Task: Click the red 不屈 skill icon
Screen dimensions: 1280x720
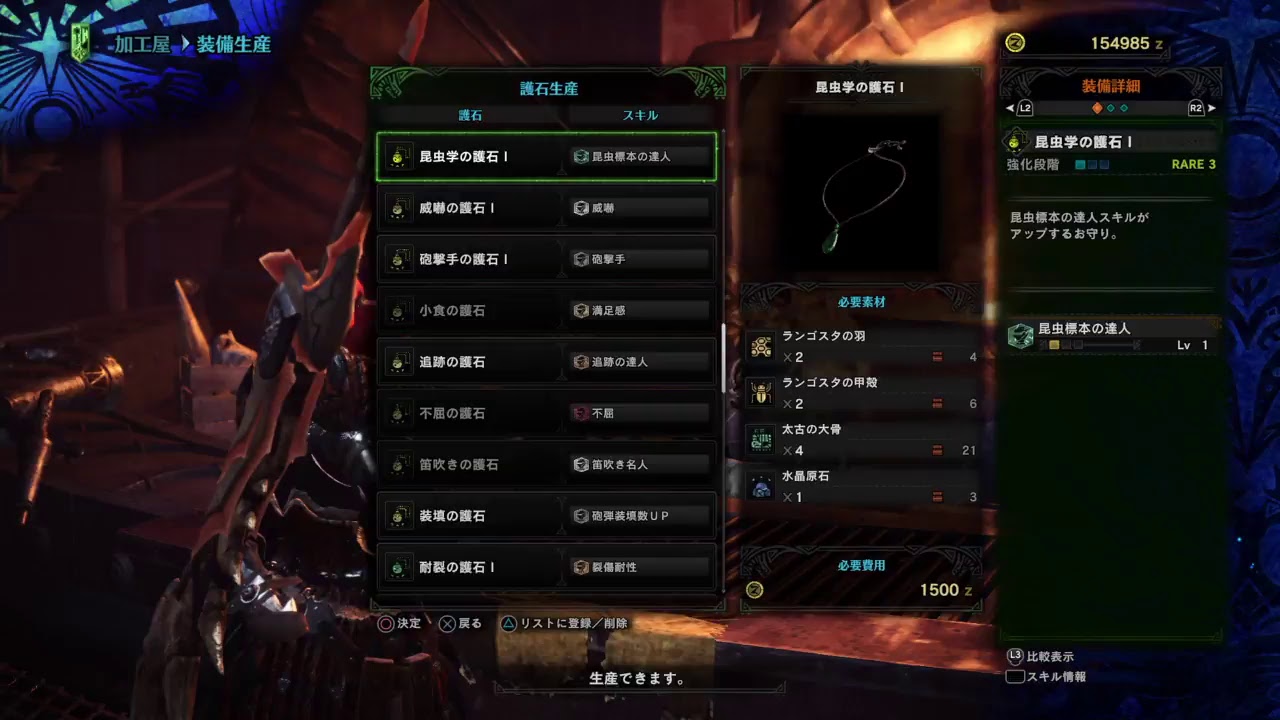Action: 580,413
